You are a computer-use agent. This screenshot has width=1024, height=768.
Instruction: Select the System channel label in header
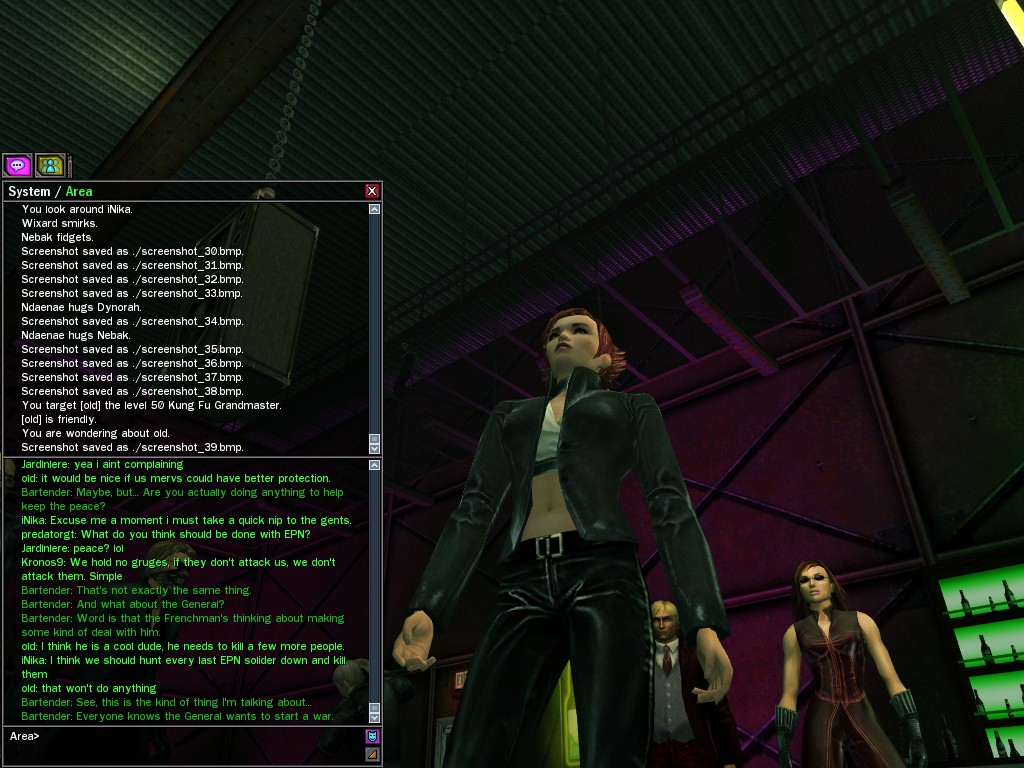coord(29,191)
